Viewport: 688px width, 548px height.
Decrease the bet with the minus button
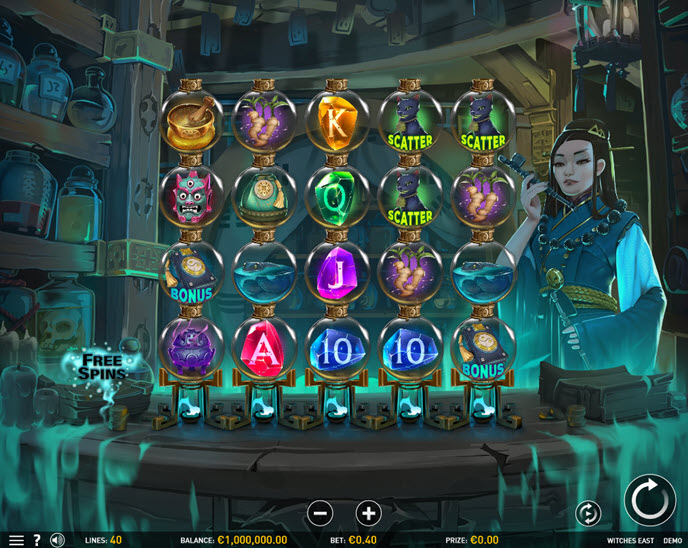(320, 513)
